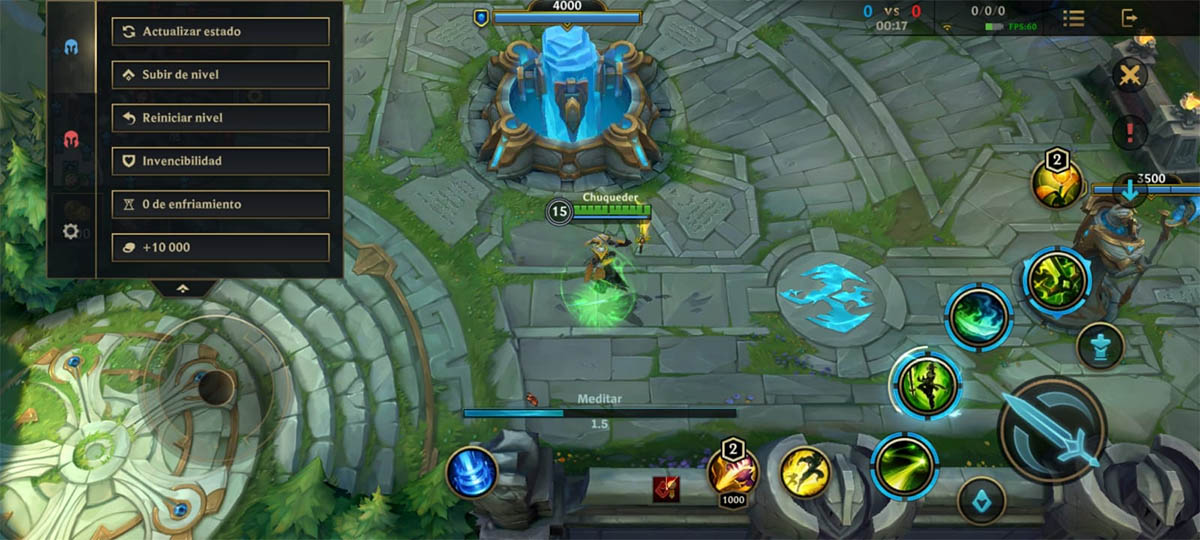Target turrets with the tower attack button

pyautogui.click(x=1100, y=347)
